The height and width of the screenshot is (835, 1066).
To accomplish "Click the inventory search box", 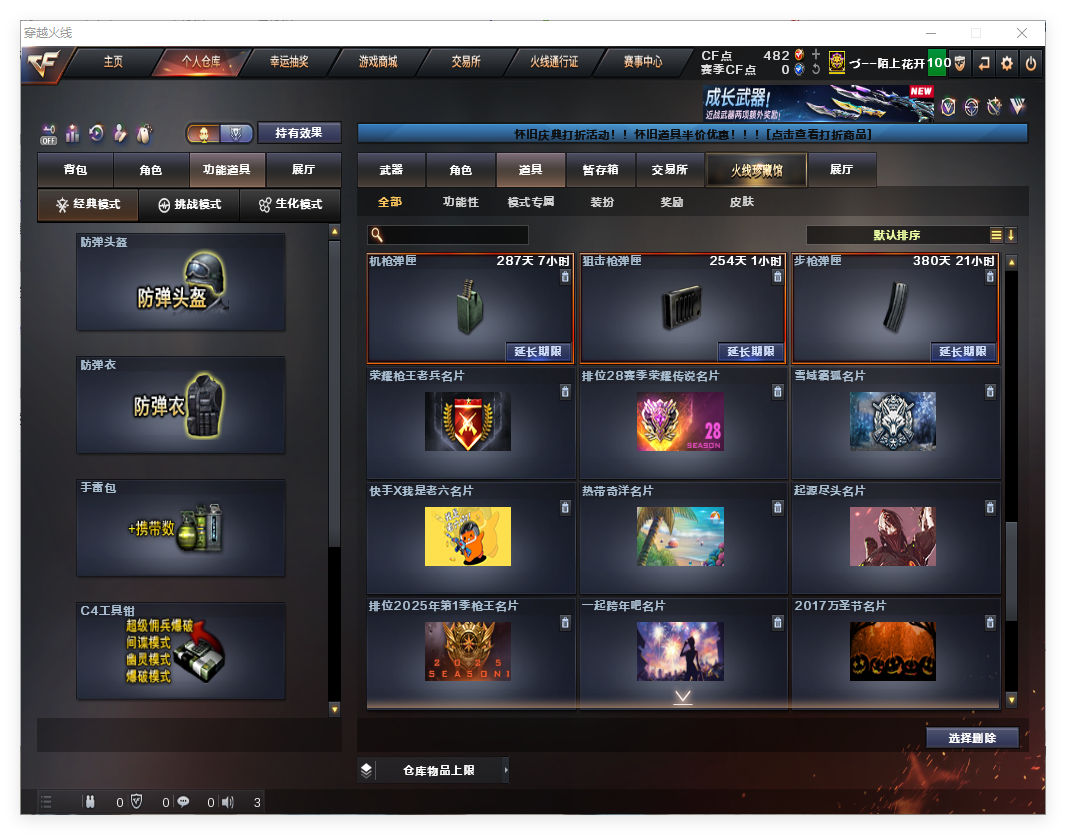I will pyautogui.click(x=455, y=235).
